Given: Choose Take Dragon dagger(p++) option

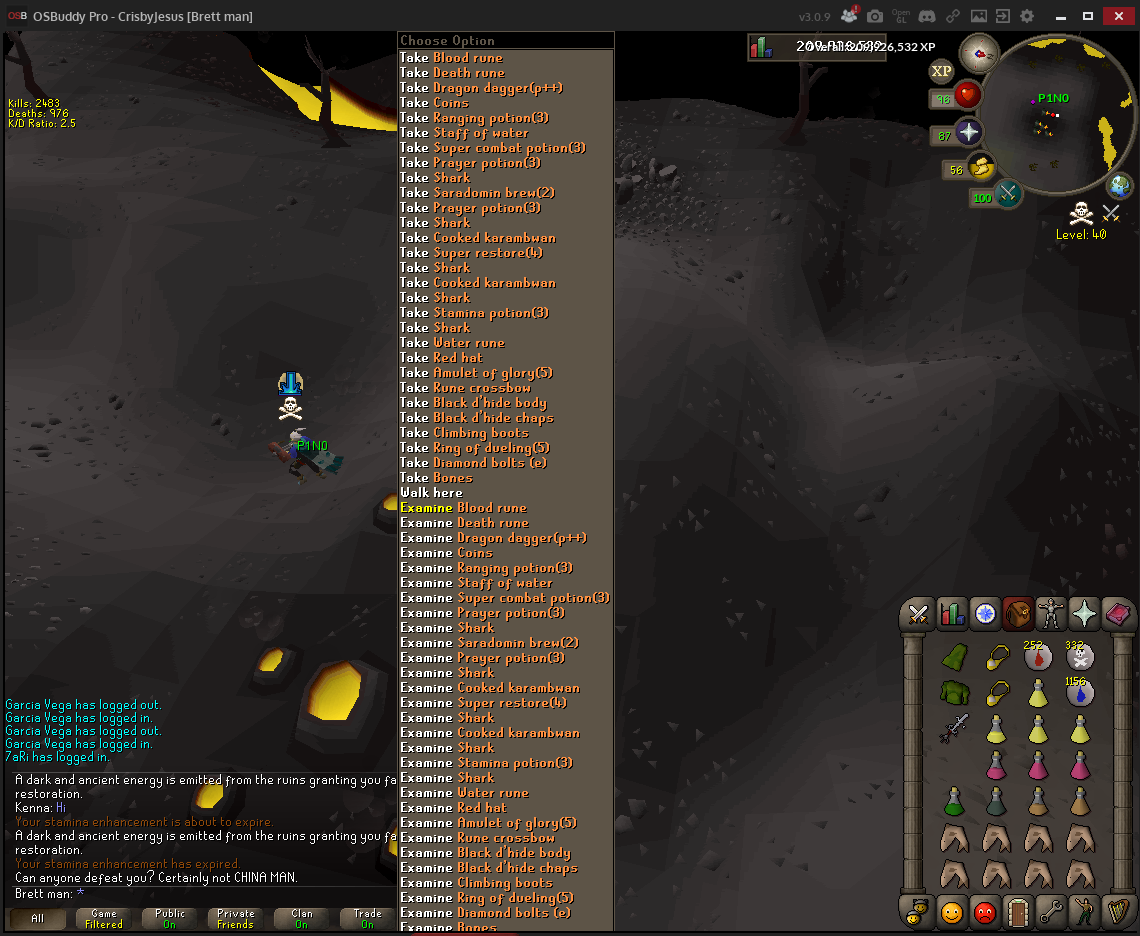Looking at the screenshot, I should click(x=481, y=88).
